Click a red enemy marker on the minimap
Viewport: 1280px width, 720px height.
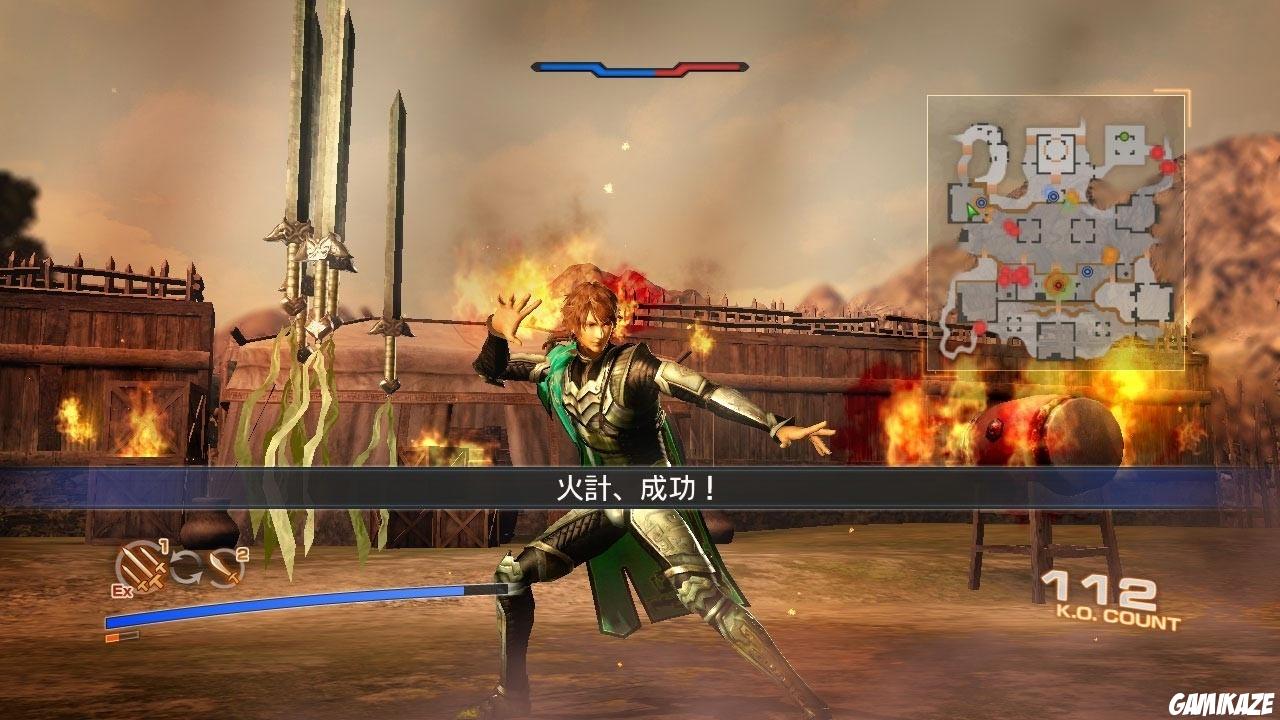1158,152
